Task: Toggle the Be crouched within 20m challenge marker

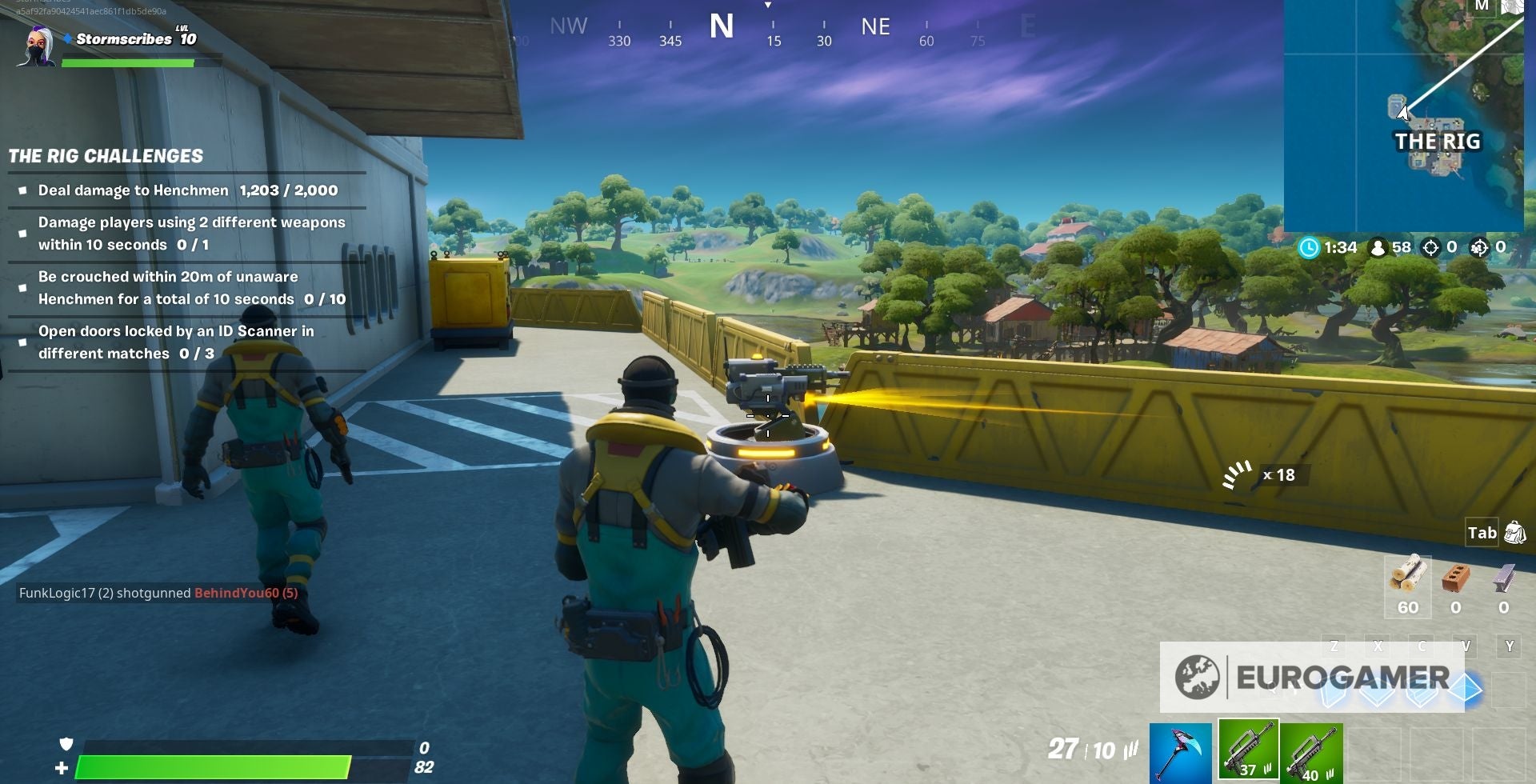Action: coord(21,287)
